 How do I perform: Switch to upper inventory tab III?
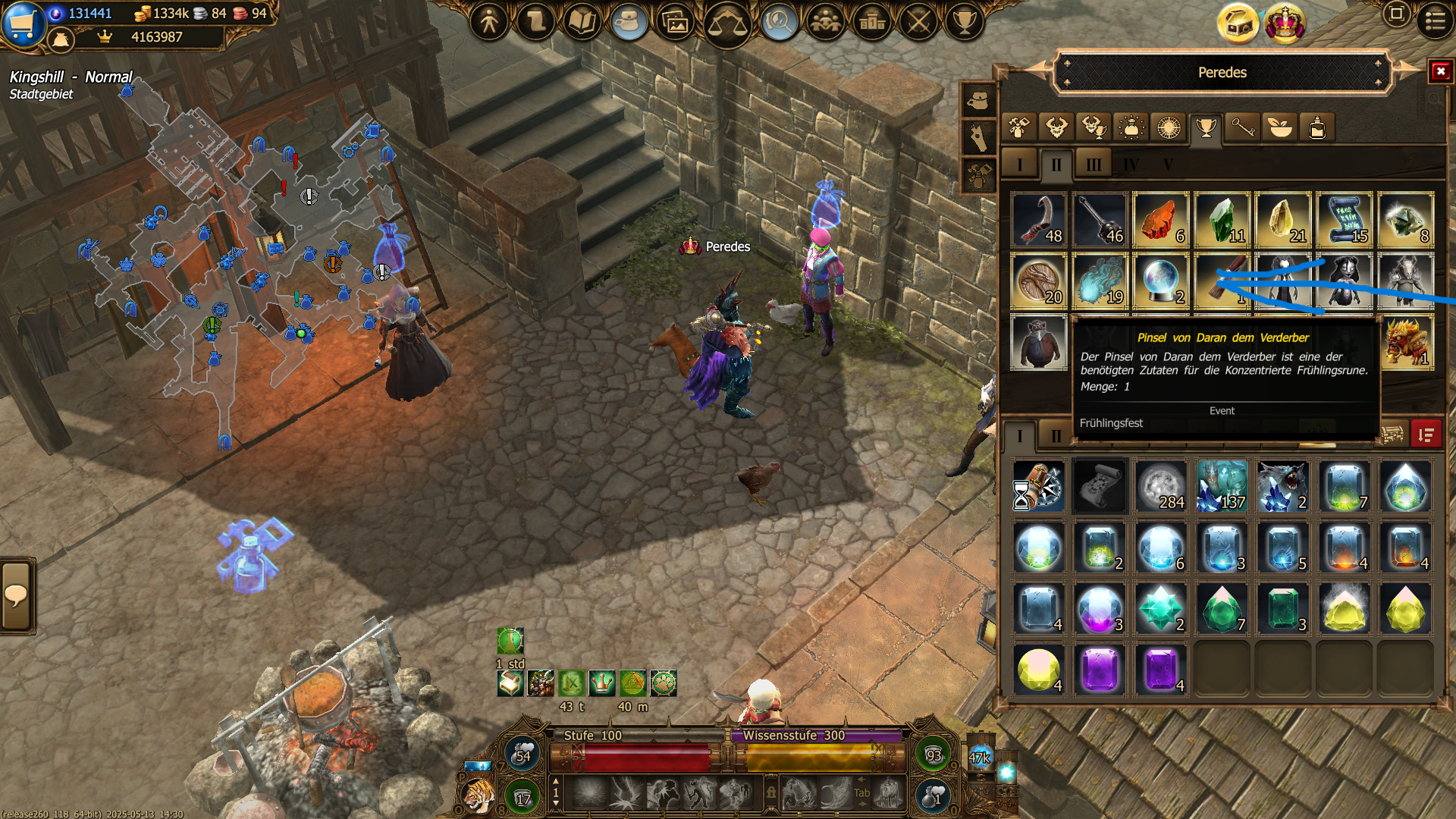pos(1093,165)
